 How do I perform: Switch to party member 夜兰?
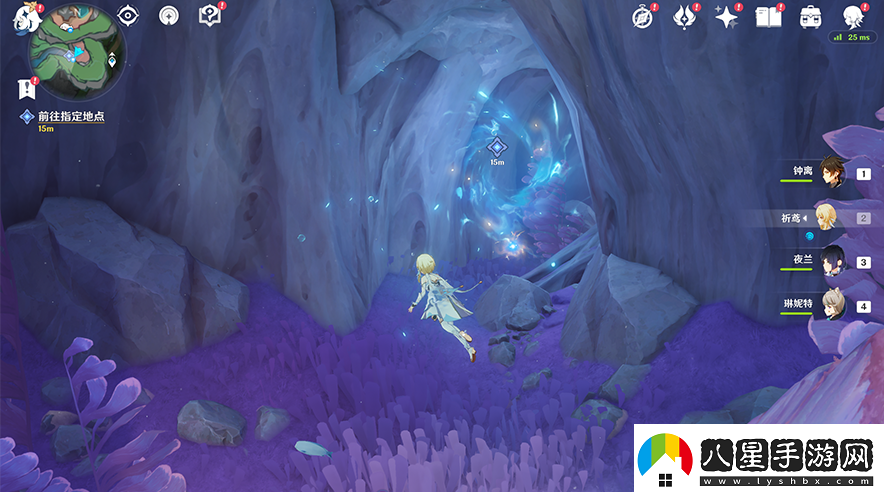click(832, 261)
